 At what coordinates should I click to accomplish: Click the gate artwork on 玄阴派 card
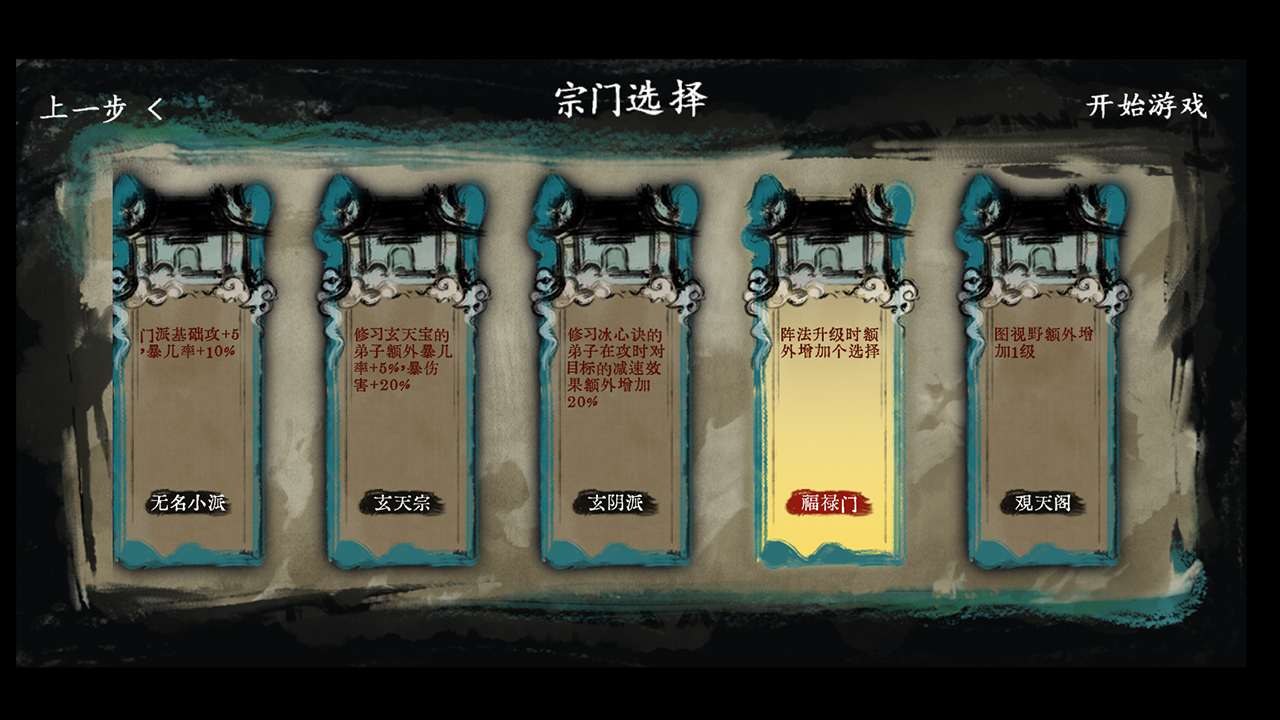point(615,240)
